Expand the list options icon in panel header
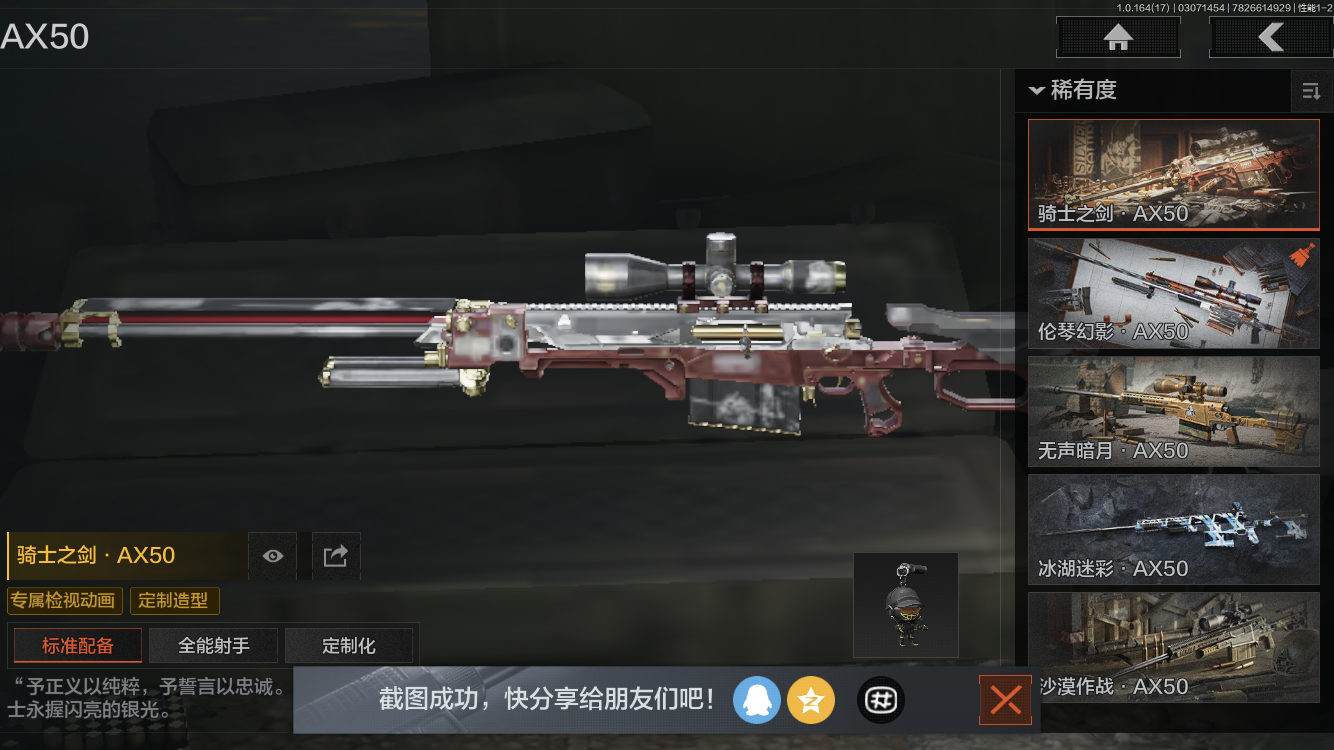 click(1311, 91)
